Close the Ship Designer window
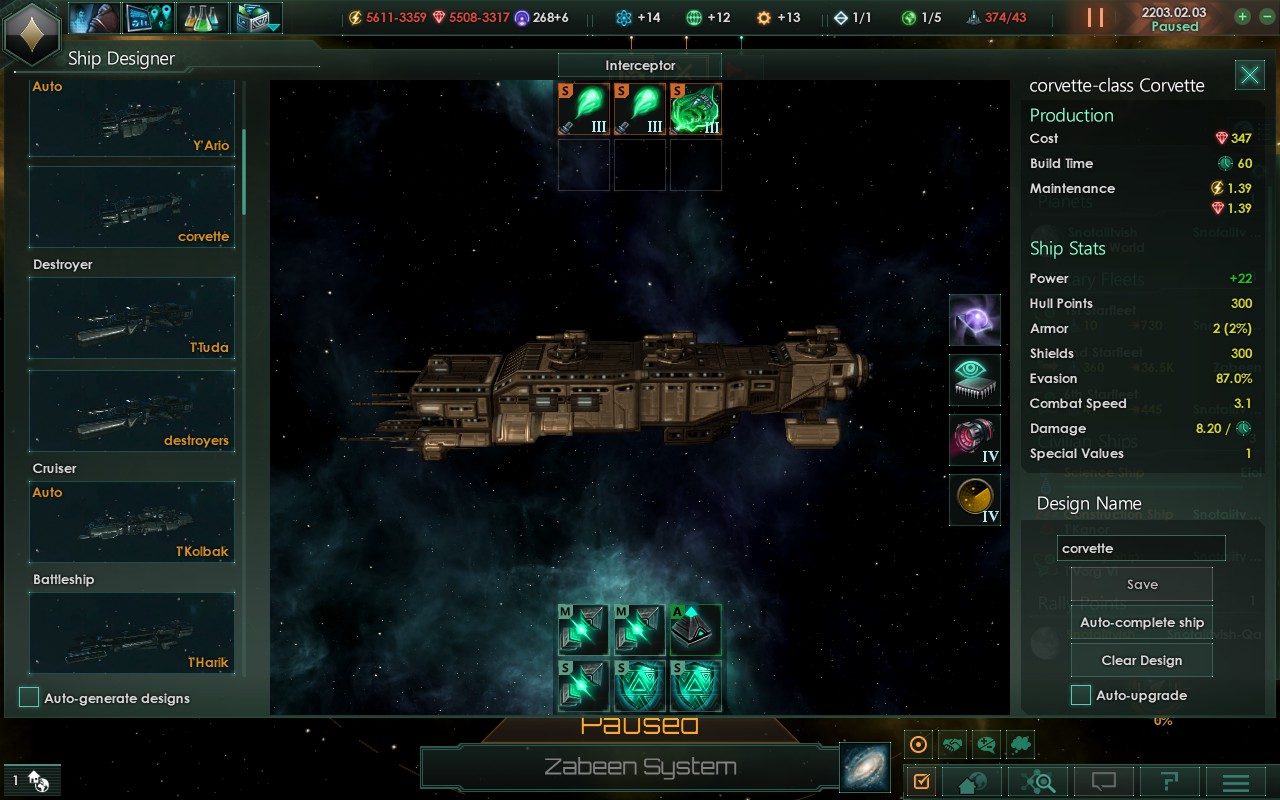The width and height of the screenshot is (1280, 800). [x=1249, y=75]
